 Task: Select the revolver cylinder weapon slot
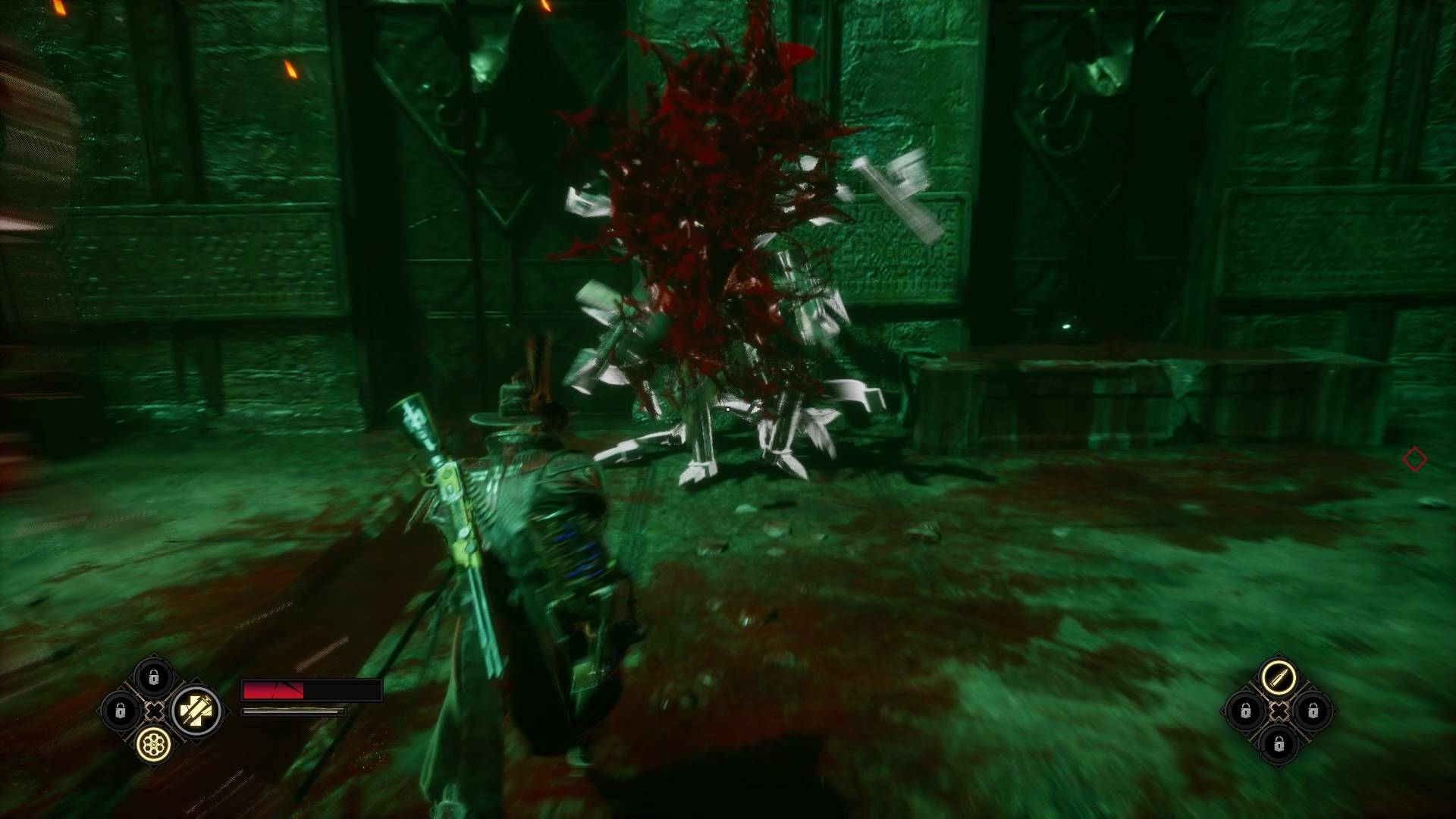[154, 745]
